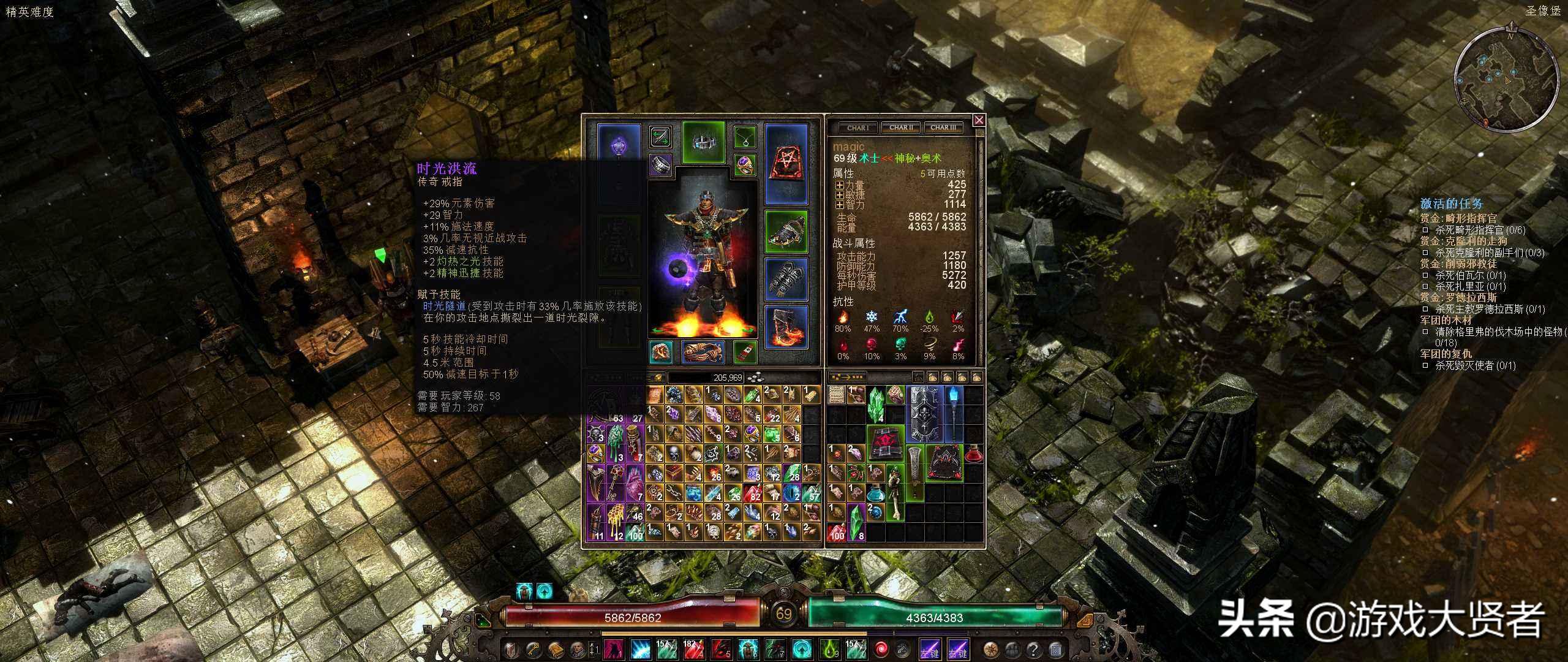The width and height of the screenshot is (1568, 662).
Task: Open the quest journal icon near the gears
Action: [x=1055, y=649]
